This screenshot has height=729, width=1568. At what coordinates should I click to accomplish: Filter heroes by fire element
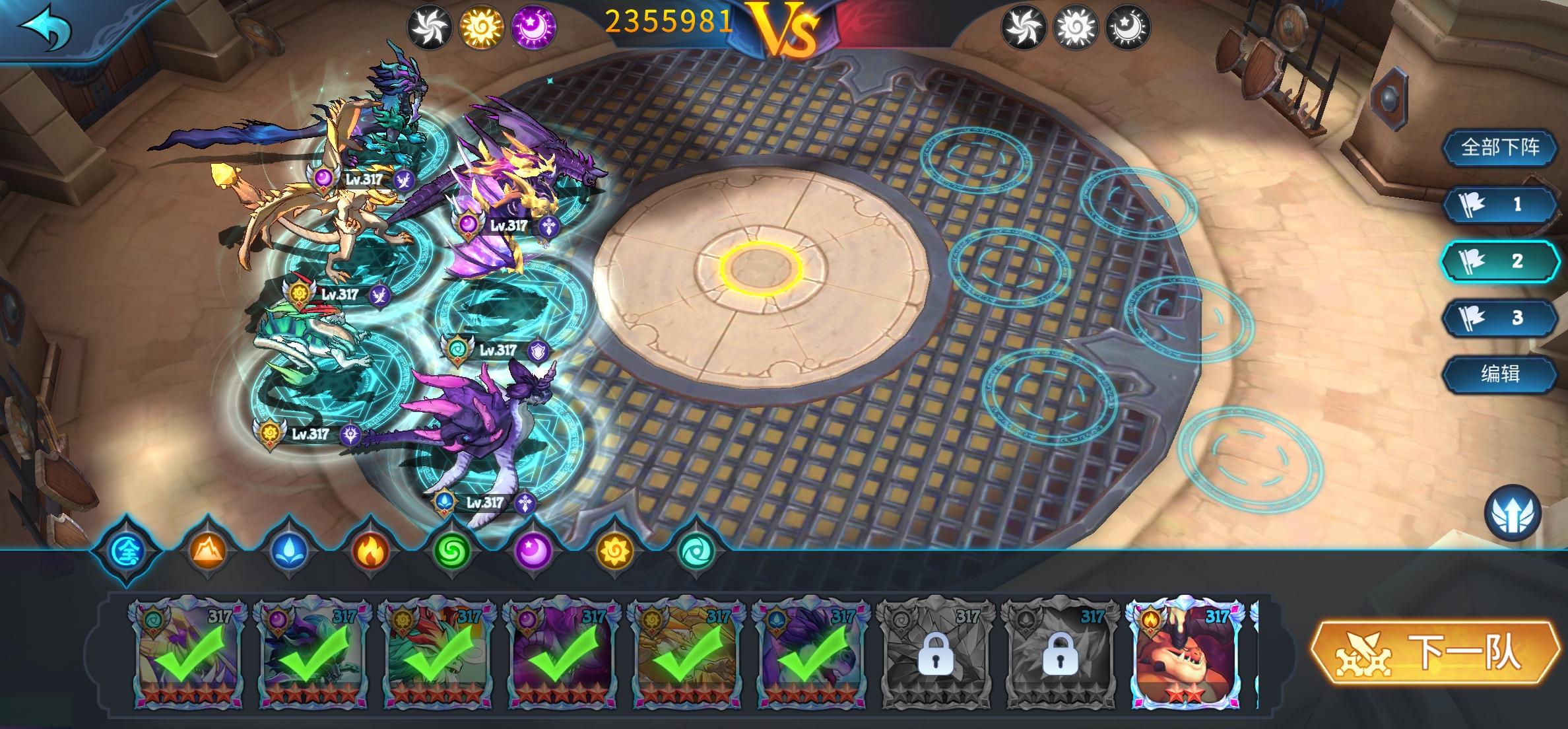370,550
